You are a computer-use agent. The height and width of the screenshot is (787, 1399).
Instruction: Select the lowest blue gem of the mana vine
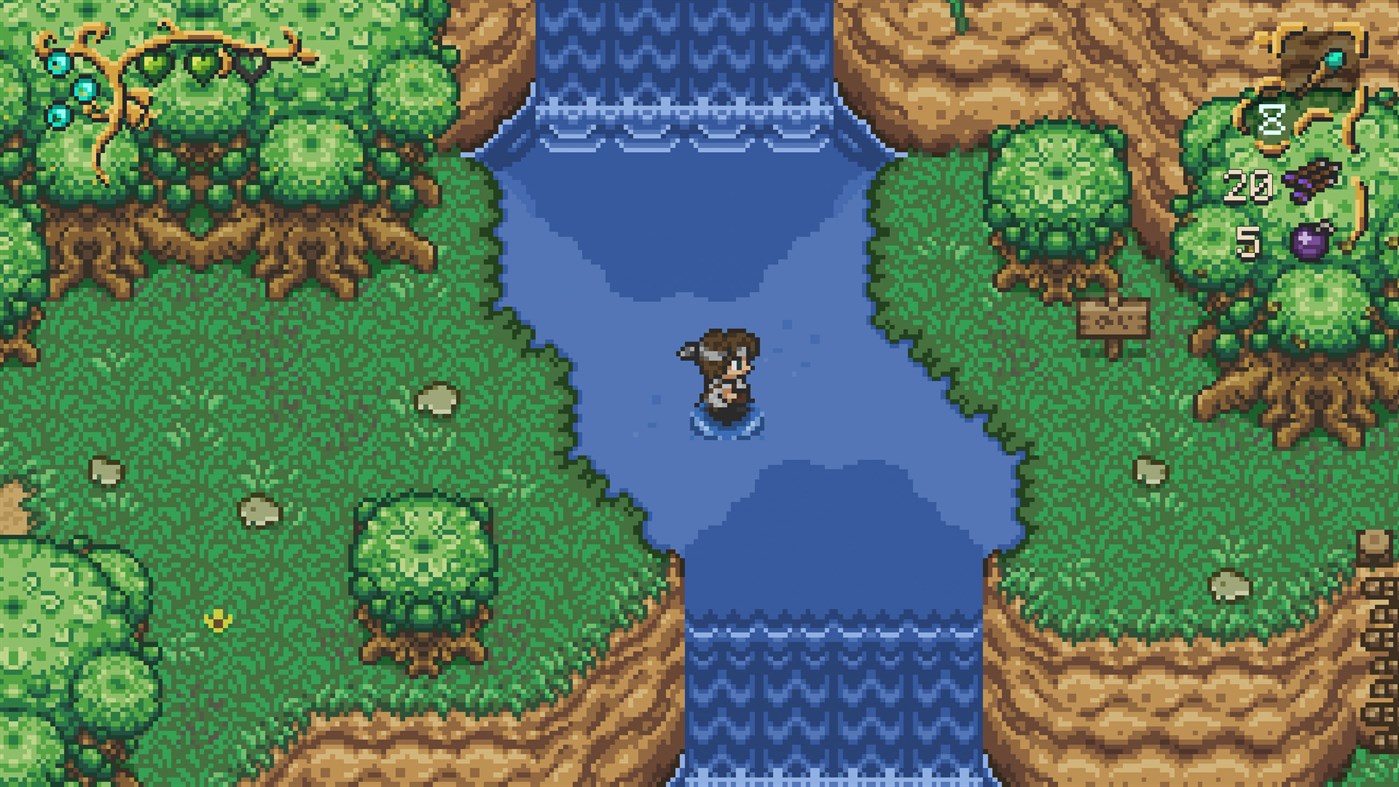tap(58, 117)
